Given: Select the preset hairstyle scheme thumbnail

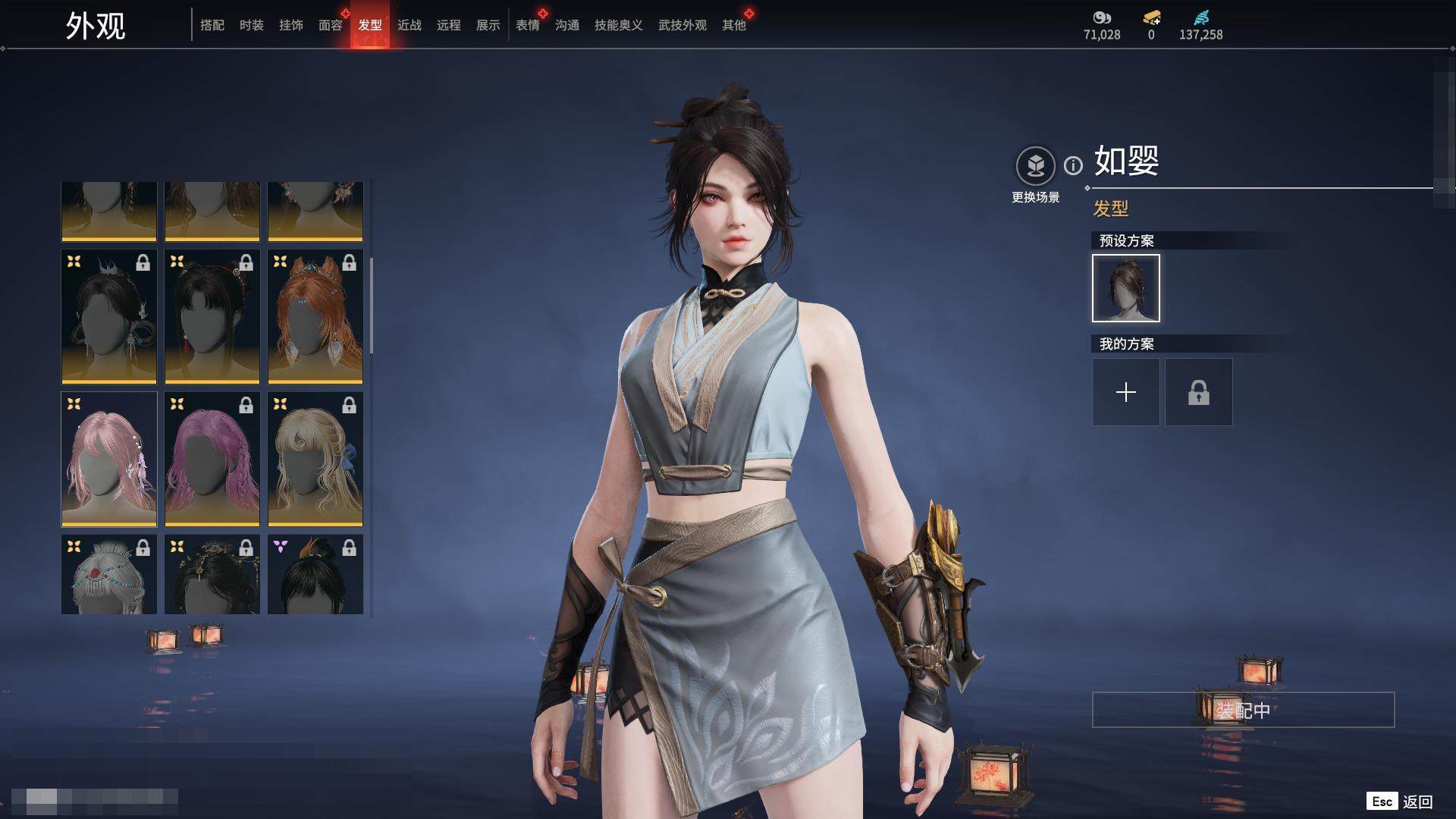Looking at the screenshot, I should (1126, 288).
